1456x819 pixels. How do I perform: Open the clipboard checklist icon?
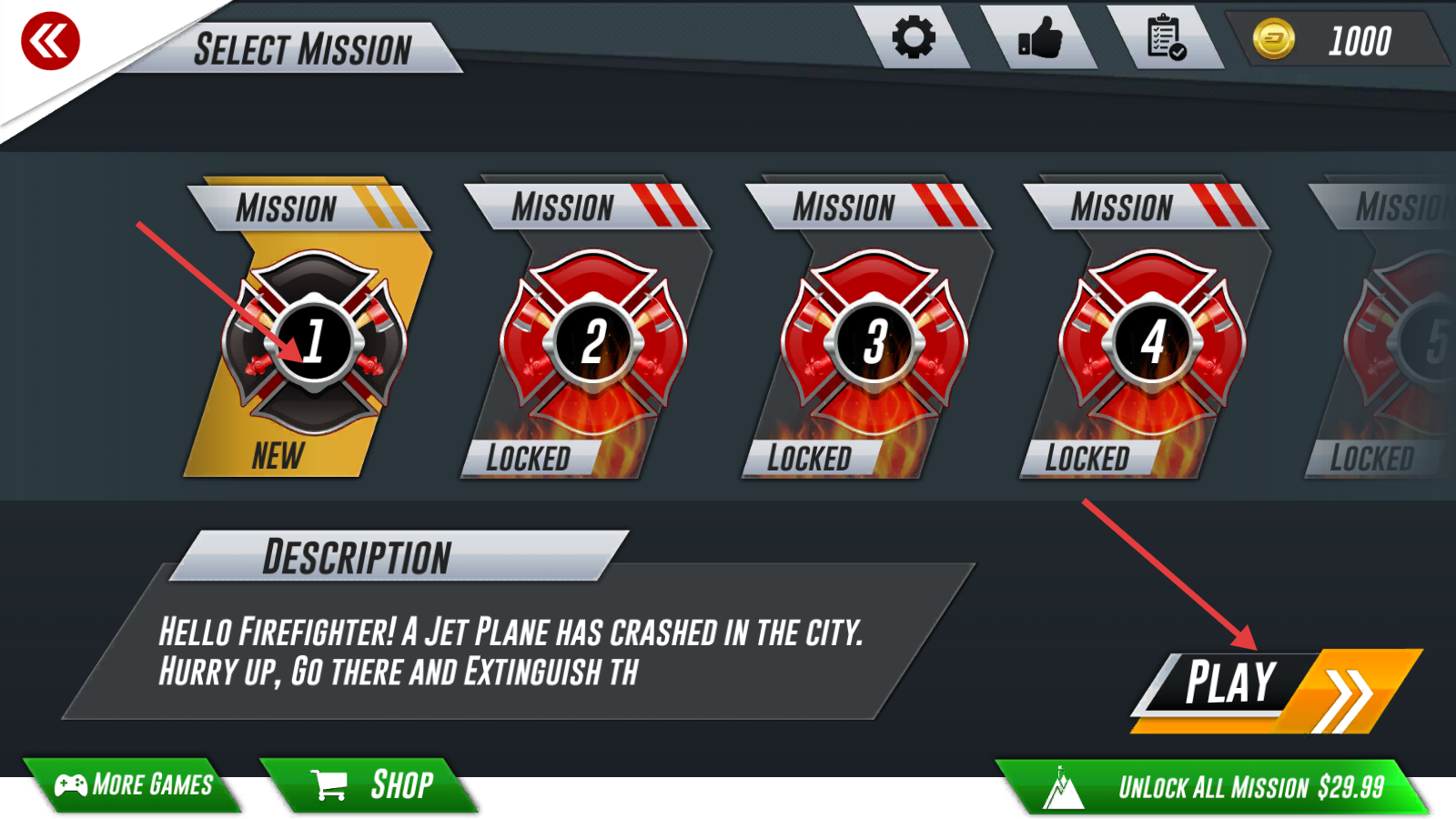click(1165, 38)
